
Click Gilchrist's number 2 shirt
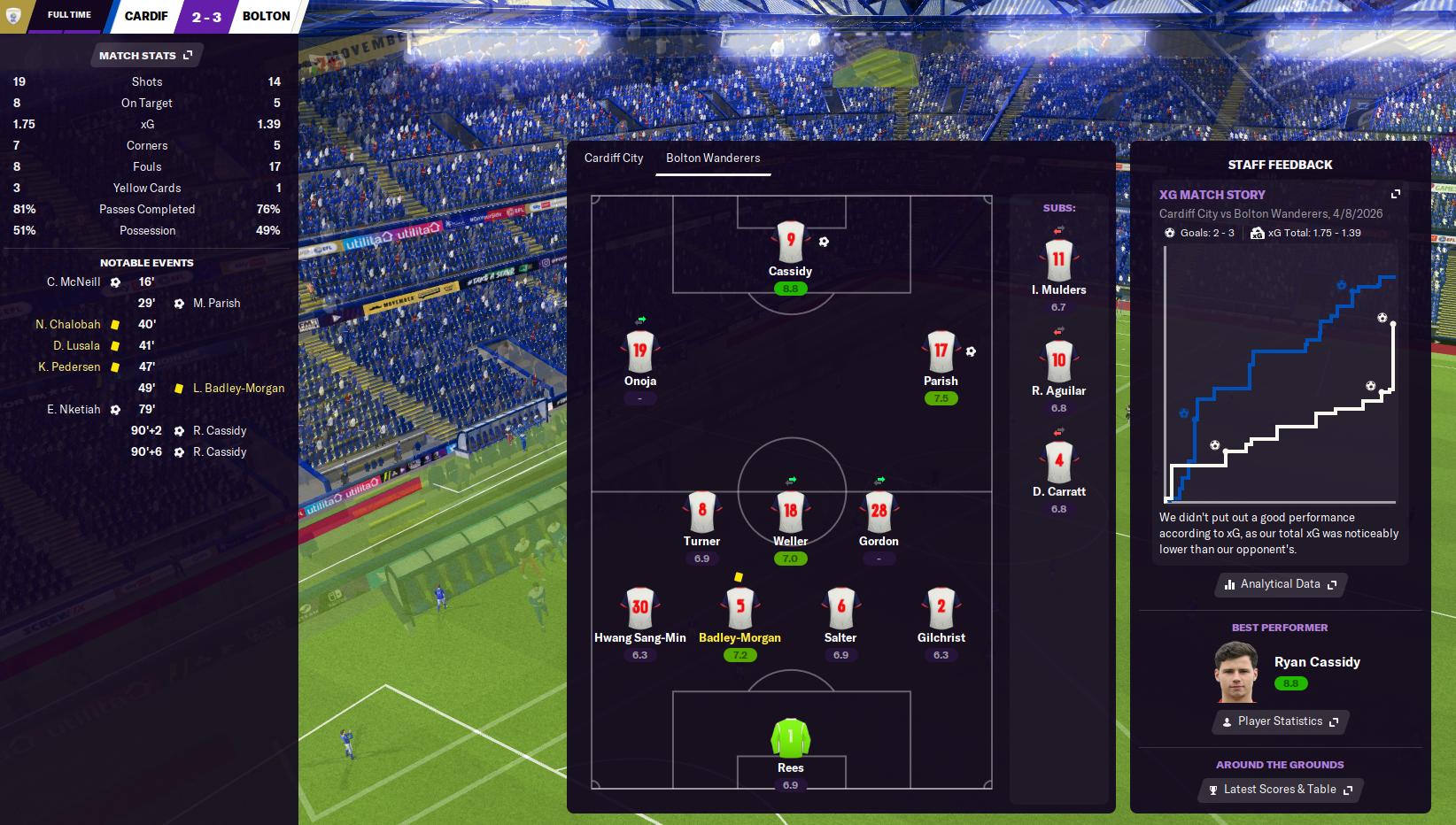941,608
